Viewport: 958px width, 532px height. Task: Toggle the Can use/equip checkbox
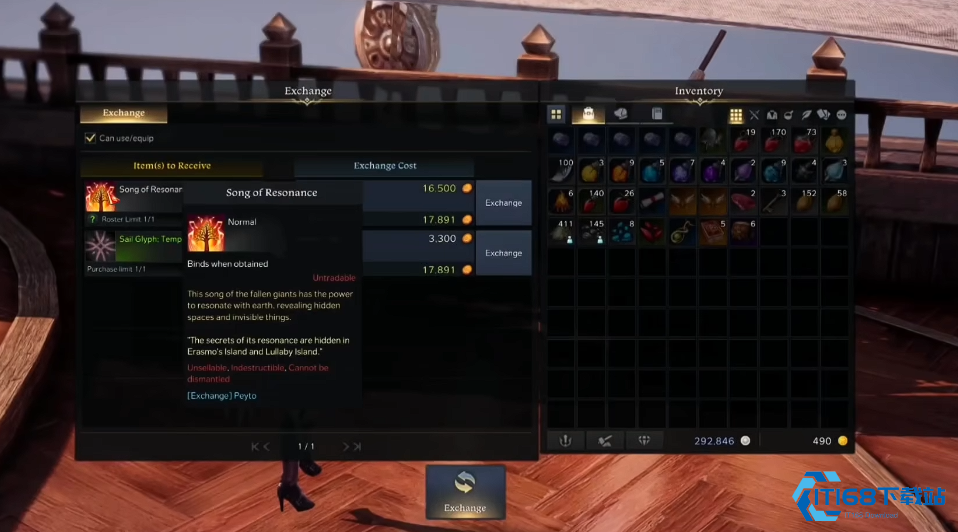[91, 138]
